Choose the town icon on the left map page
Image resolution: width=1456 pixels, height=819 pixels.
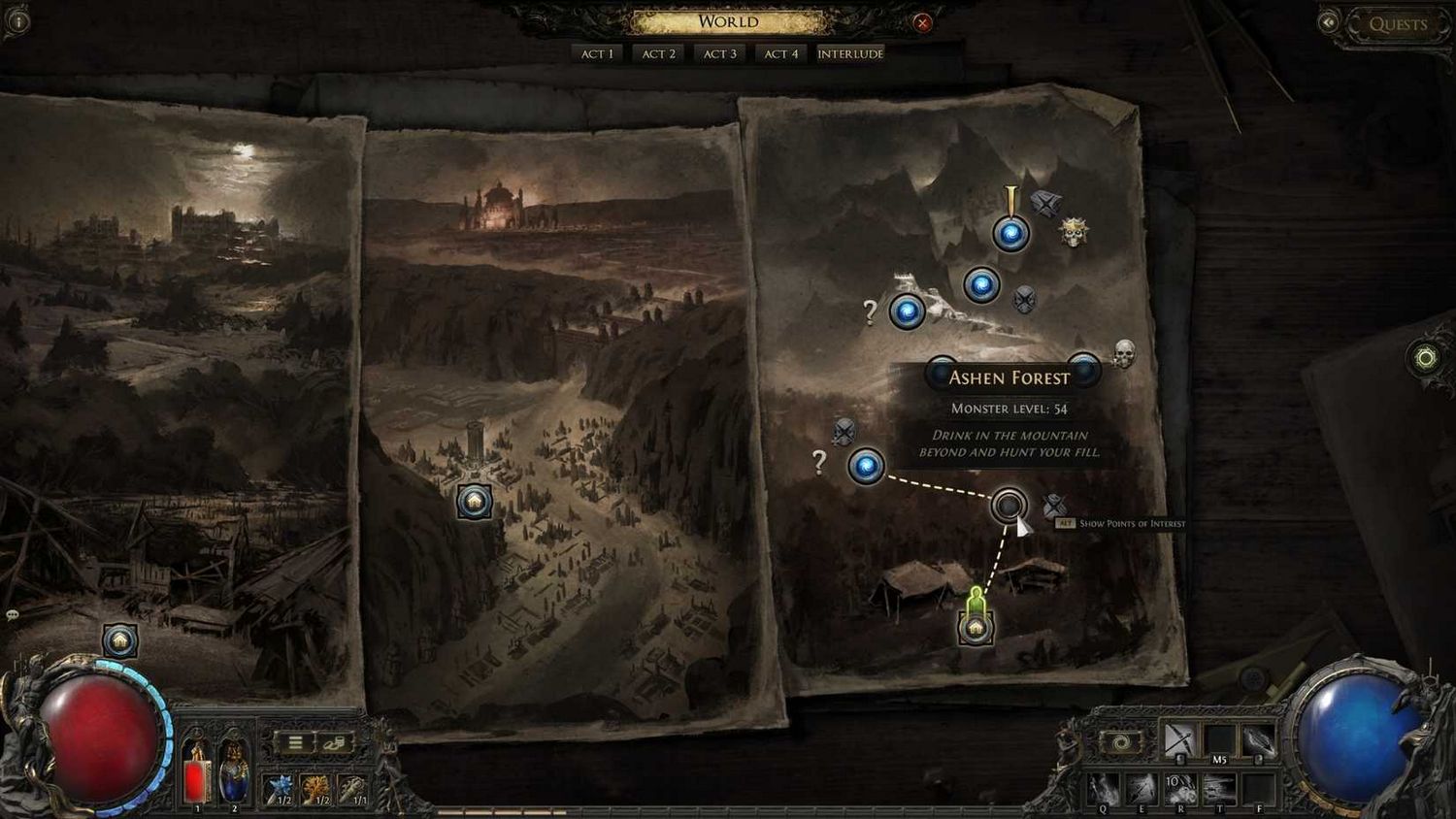pyautogui.click(x=120, y=640)
